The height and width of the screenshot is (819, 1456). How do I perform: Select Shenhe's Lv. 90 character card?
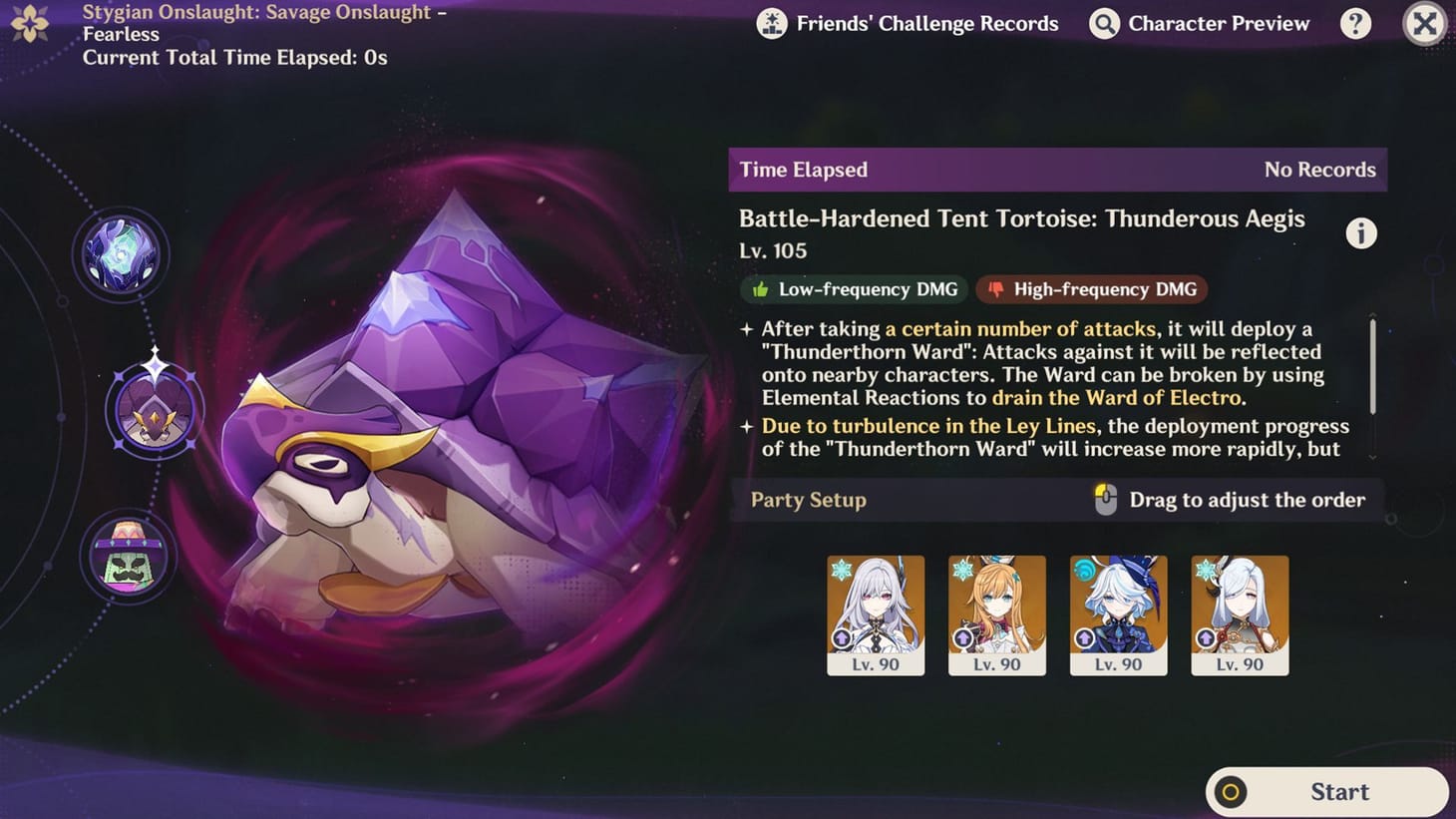click(1240, 614)
